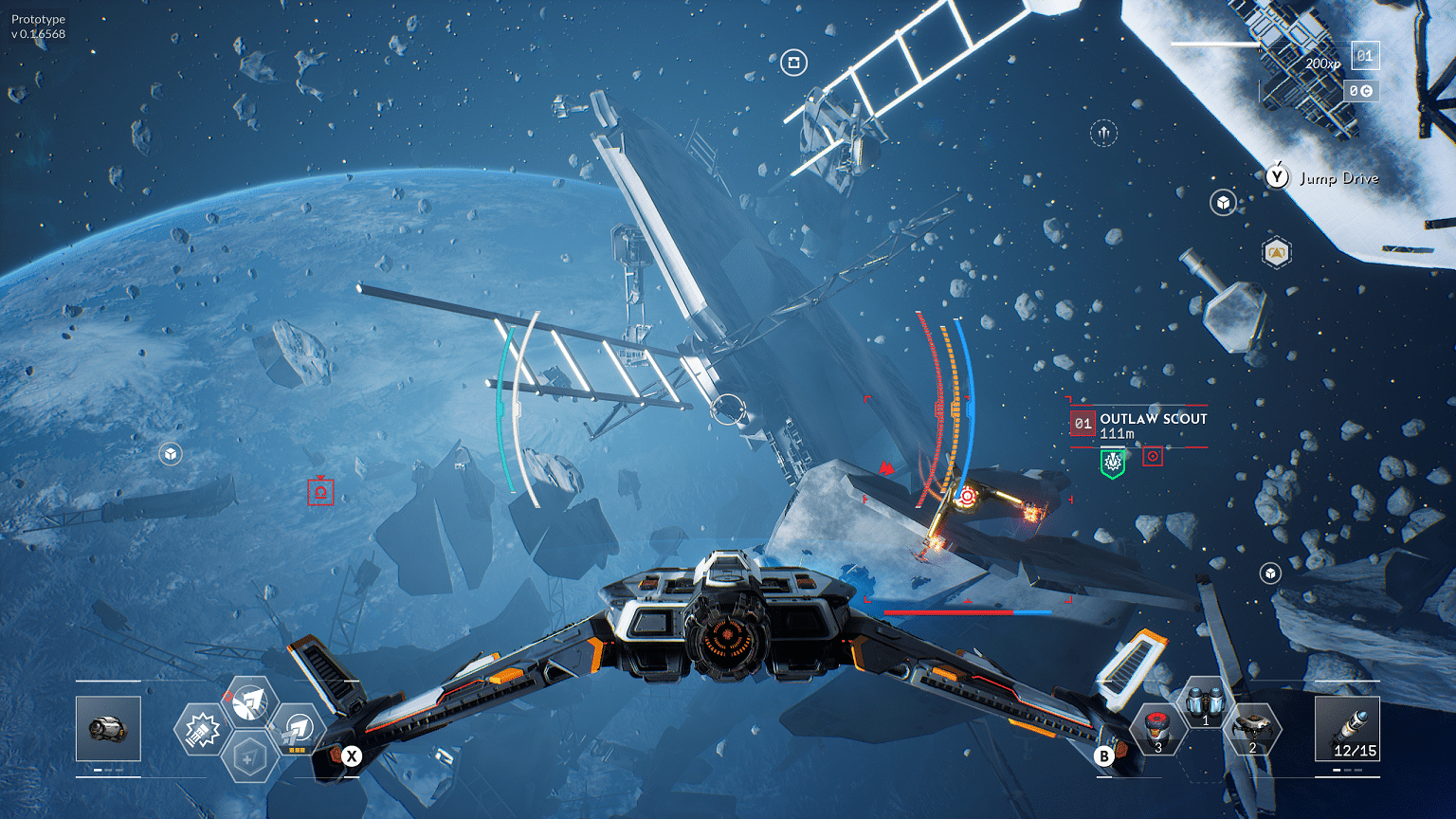Select the dimmed plus-sign ability hexagon
This screenshot has width=1456, height=819.
249,758
